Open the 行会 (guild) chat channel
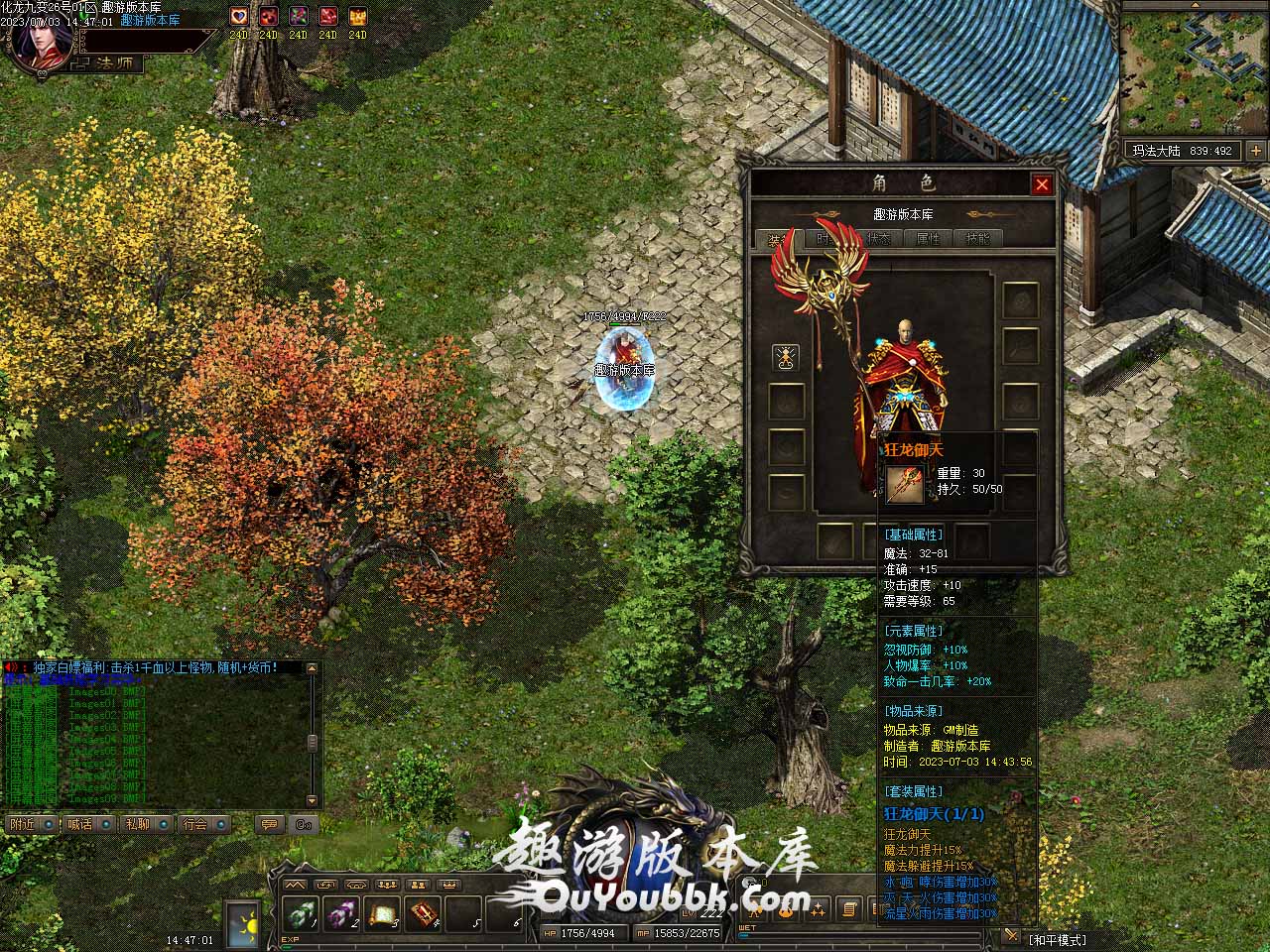 tap(195, 824)
